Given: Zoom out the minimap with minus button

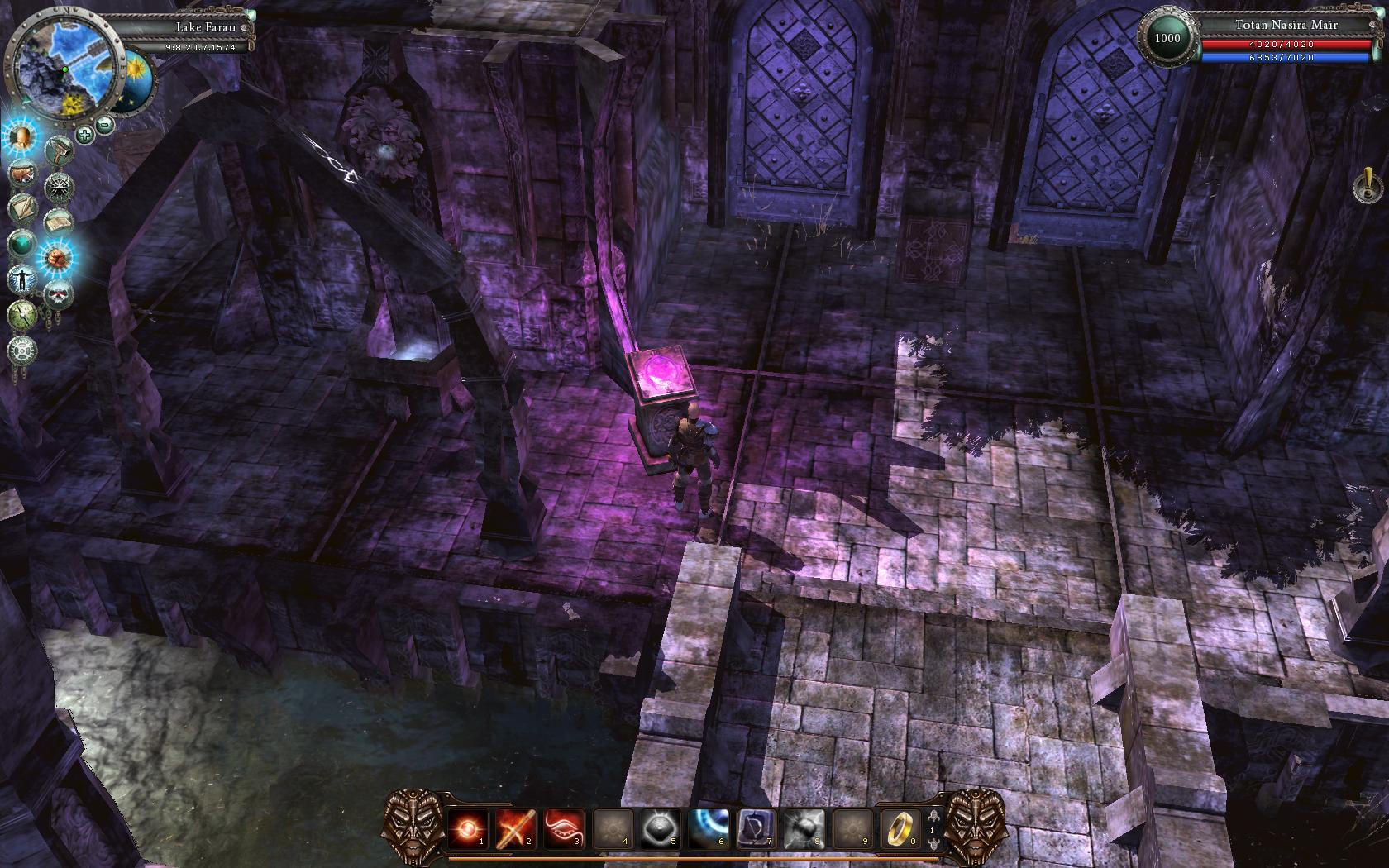Looking at the screenshot, I should coord(105,126).
